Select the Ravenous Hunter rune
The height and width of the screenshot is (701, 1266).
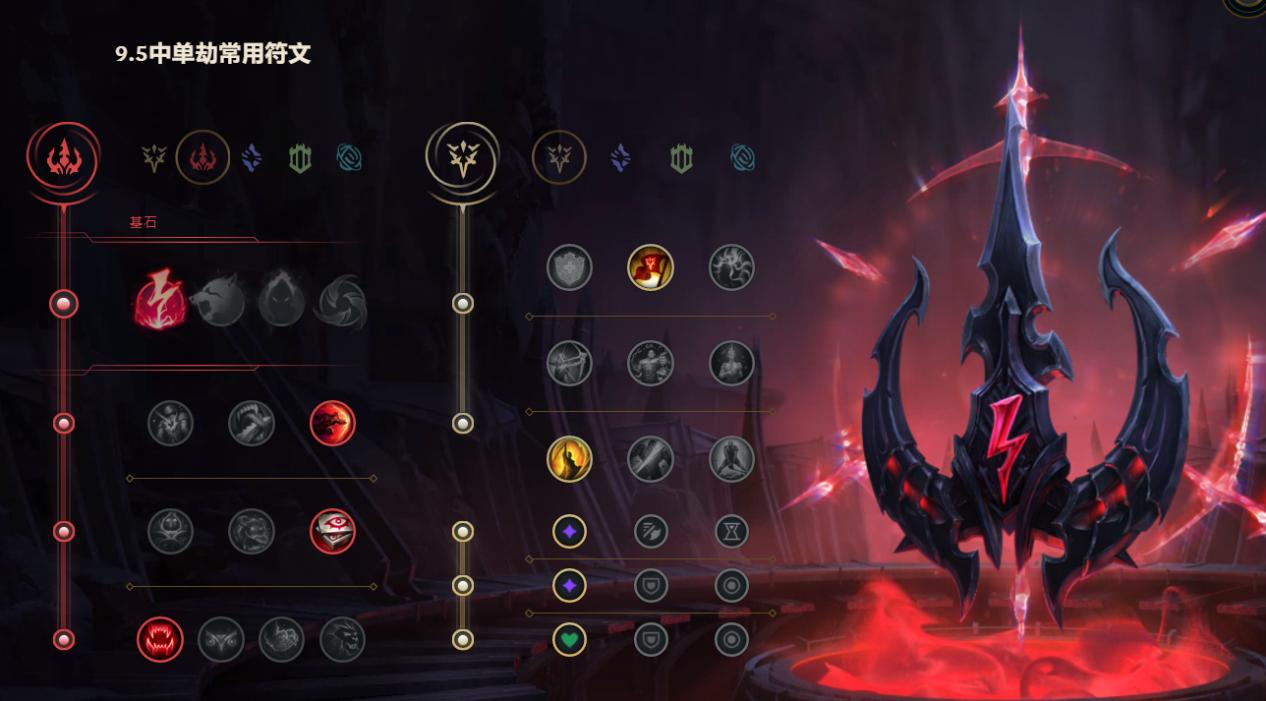160,639
